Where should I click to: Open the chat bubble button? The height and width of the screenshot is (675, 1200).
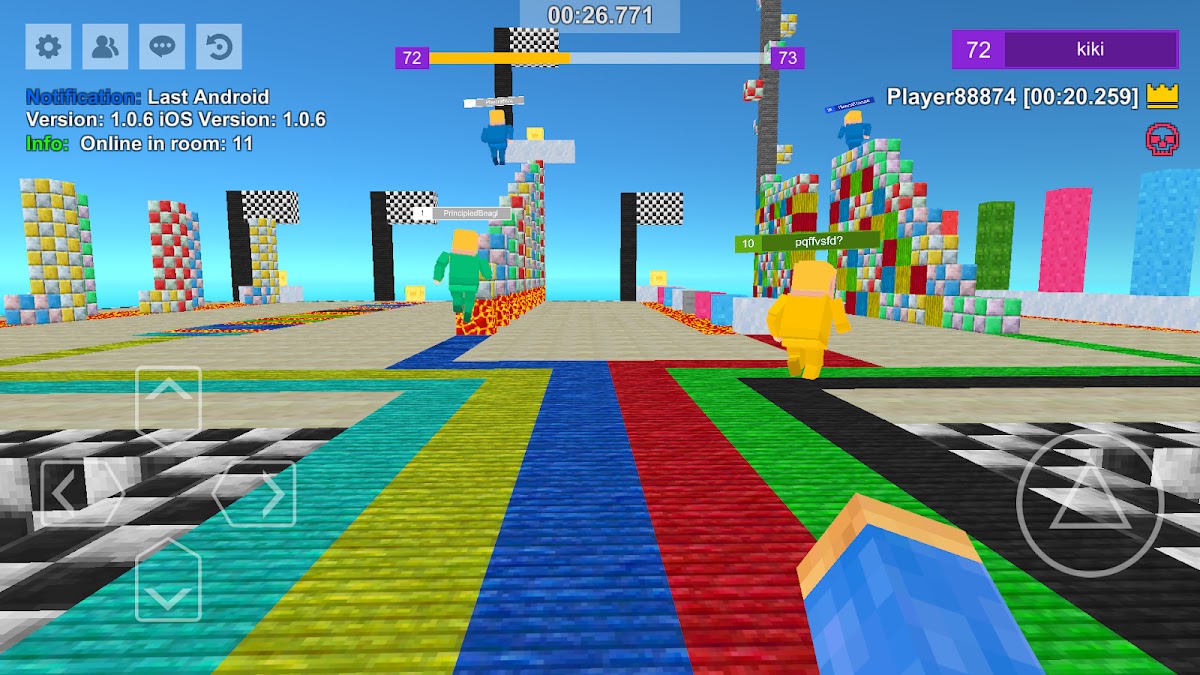pos(161,46)
